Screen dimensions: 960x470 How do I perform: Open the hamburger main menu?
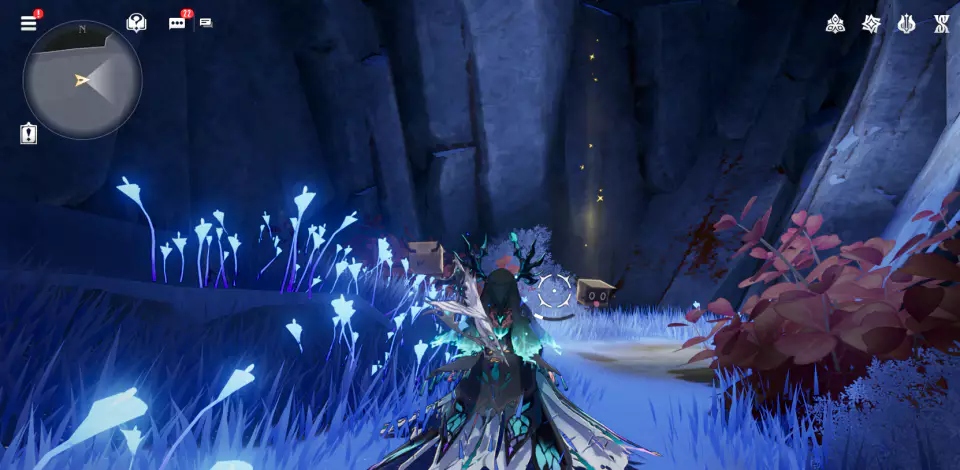(x=28, y=23)
